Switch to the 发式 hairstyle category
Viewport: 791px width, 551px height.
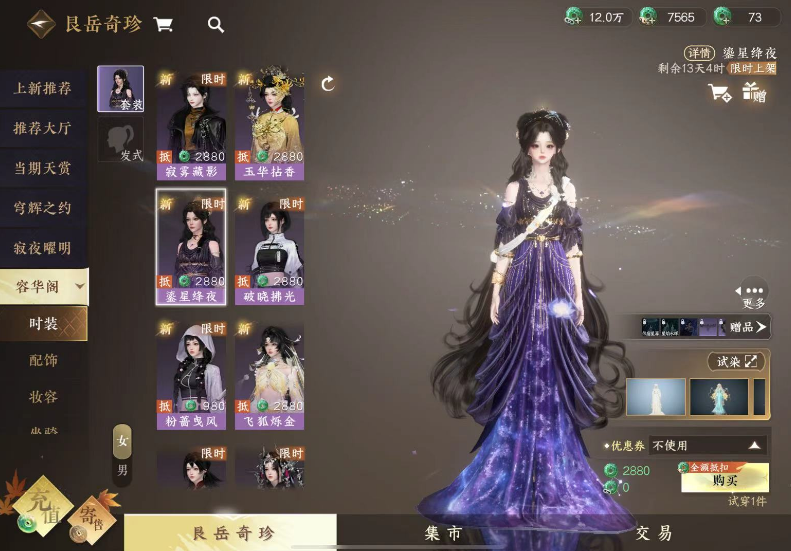(x=121, y=140)
